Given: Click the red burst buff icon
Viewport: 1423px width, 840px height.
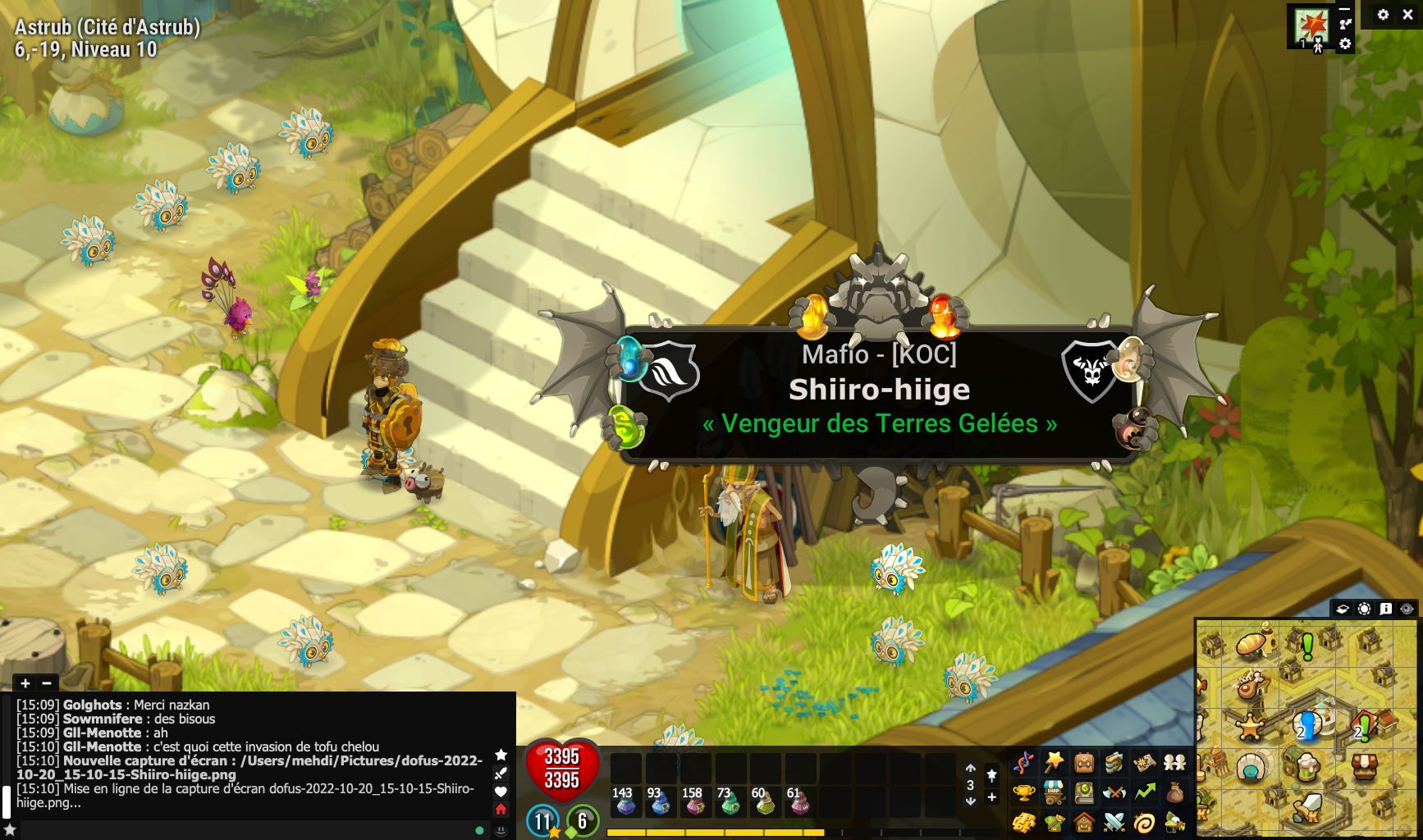Looking at the screenshot, I should (1311, 24).
